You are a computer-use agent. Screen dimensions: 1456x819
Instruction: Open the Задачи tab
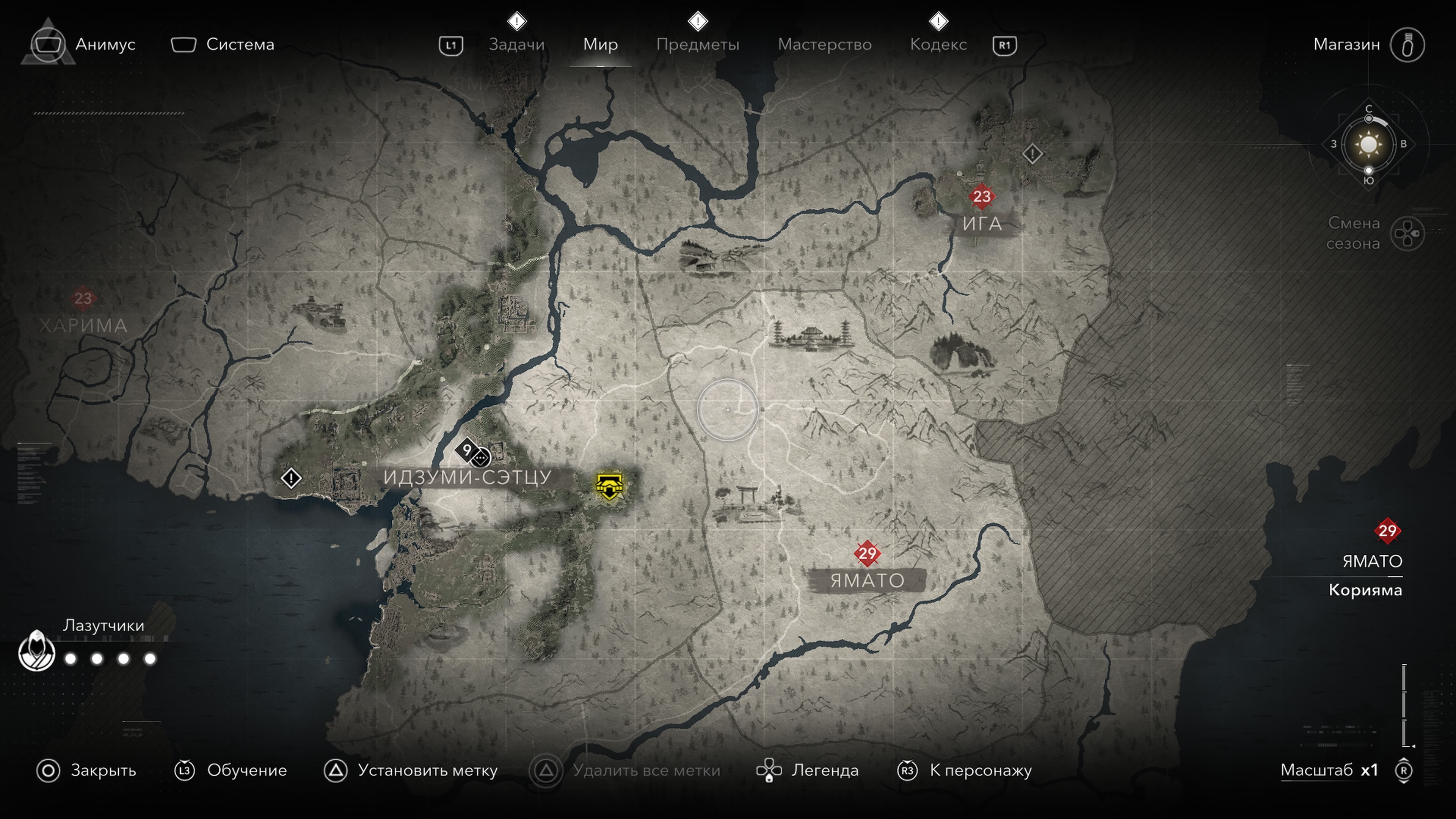pos(516,44)
